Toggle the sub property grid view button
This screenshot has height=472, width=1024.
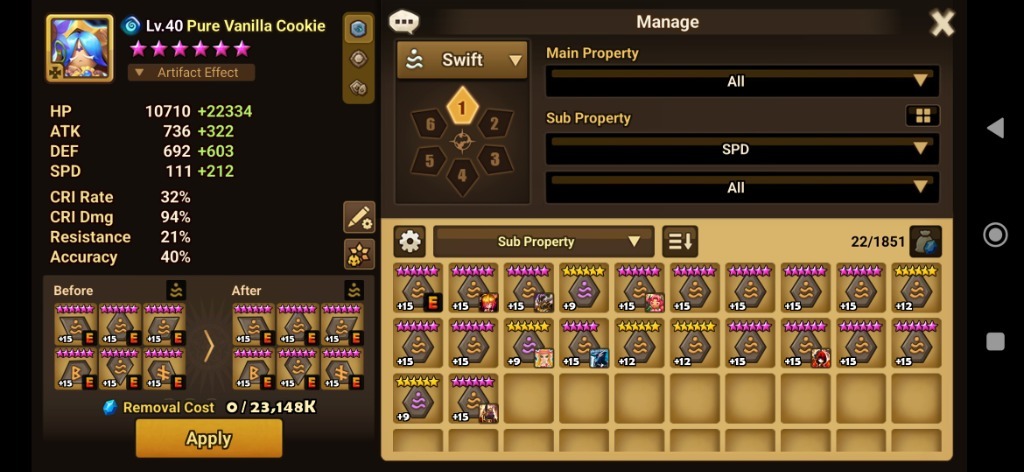[922, 116]
